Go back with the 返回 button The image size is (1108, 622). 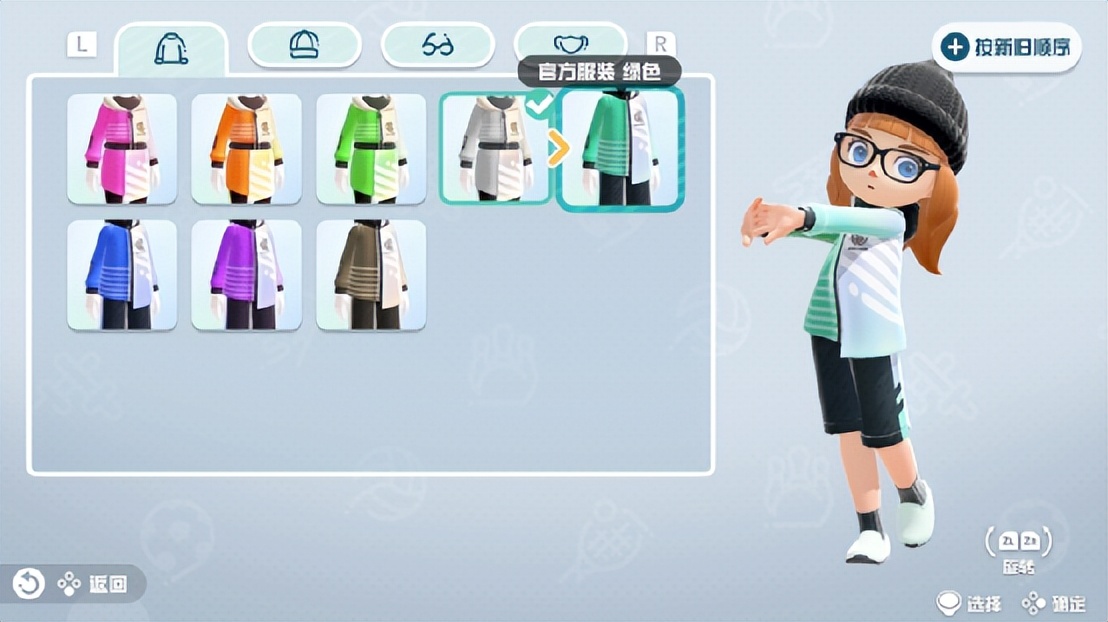[x=74, y=584]
